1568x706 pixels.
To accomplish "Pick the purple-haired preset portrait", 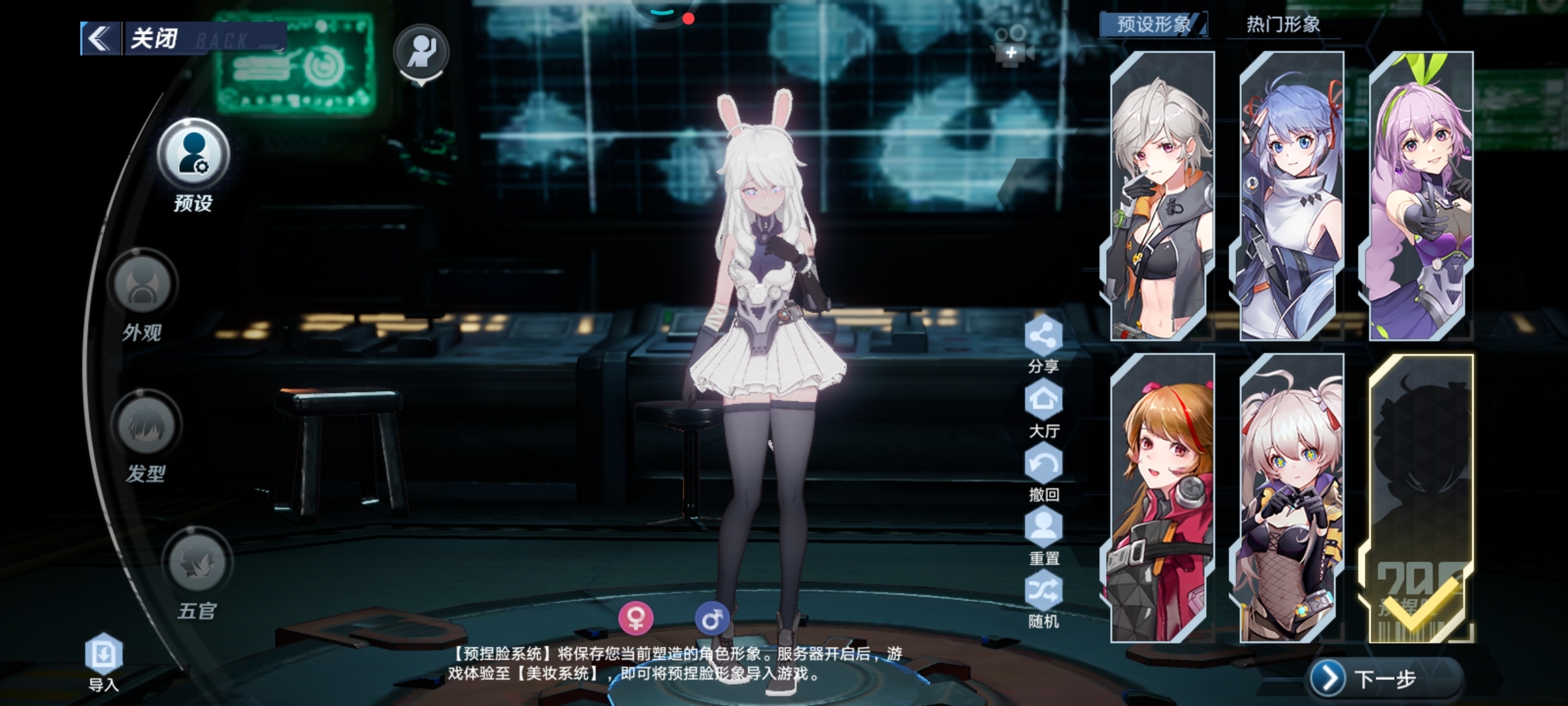I will 1420,196.
